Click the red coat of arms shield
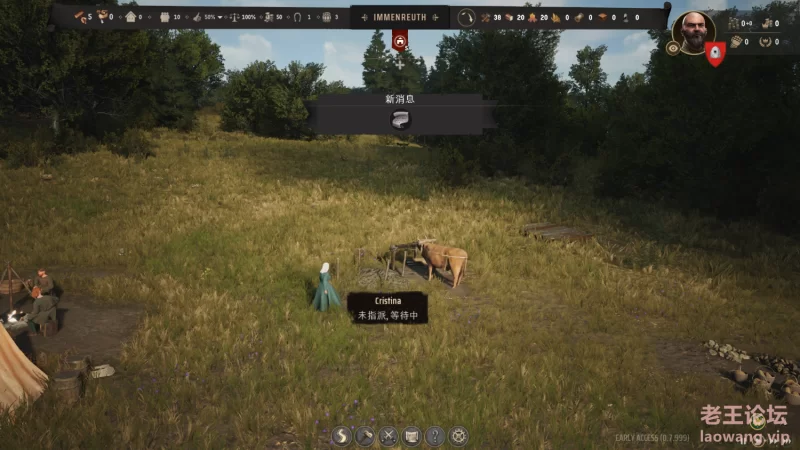Screen dimensions: 800x450 (x=714, y=54)
